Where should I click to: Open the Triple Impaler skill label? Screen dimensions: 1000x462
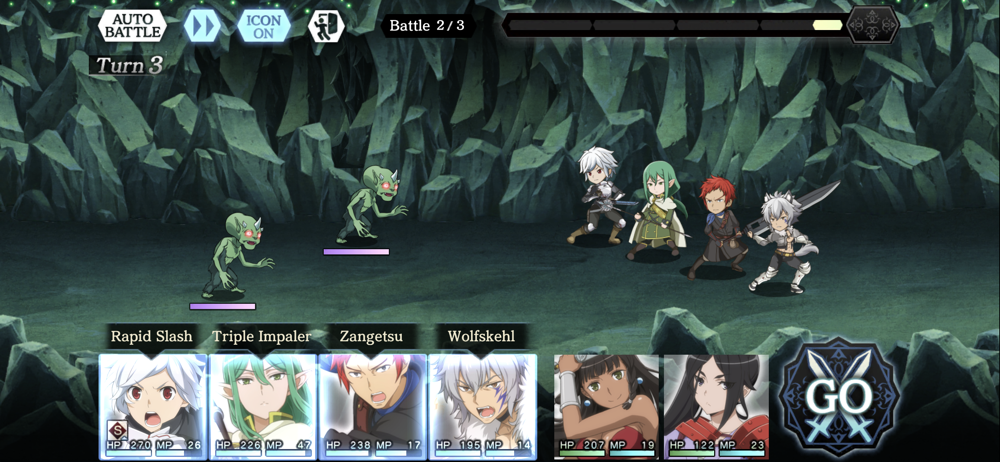[262, 337]
